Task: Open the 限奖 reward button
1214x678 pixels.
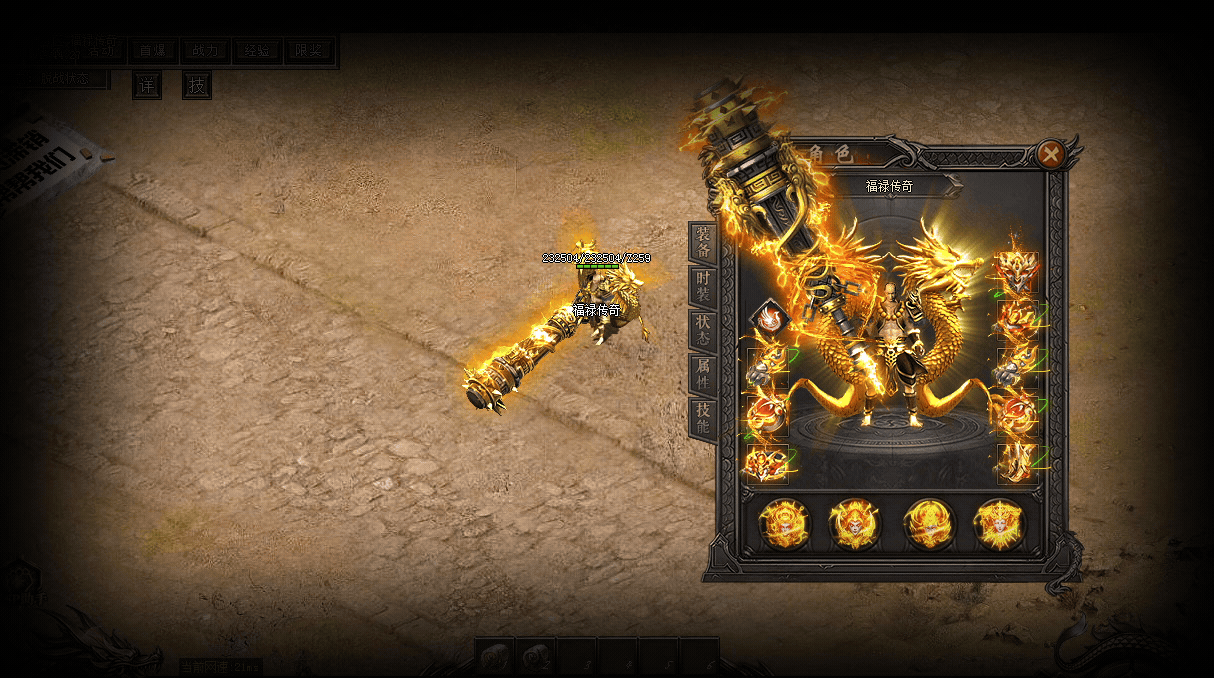Action: [x=310, y=51]
